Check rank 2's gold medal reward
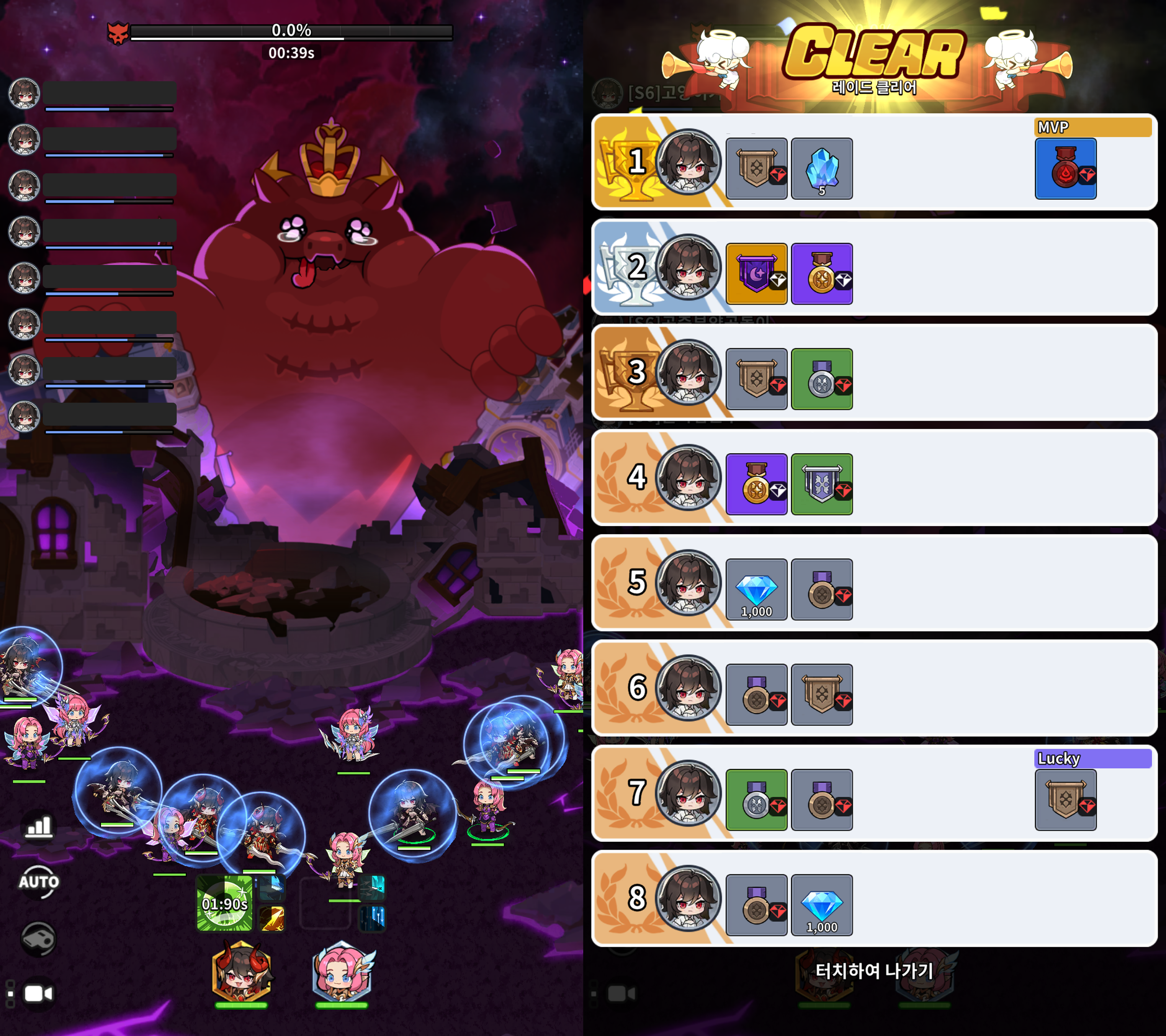Image resolution: width=1166 pixels, height=1036 pixels. pos(821,274)
